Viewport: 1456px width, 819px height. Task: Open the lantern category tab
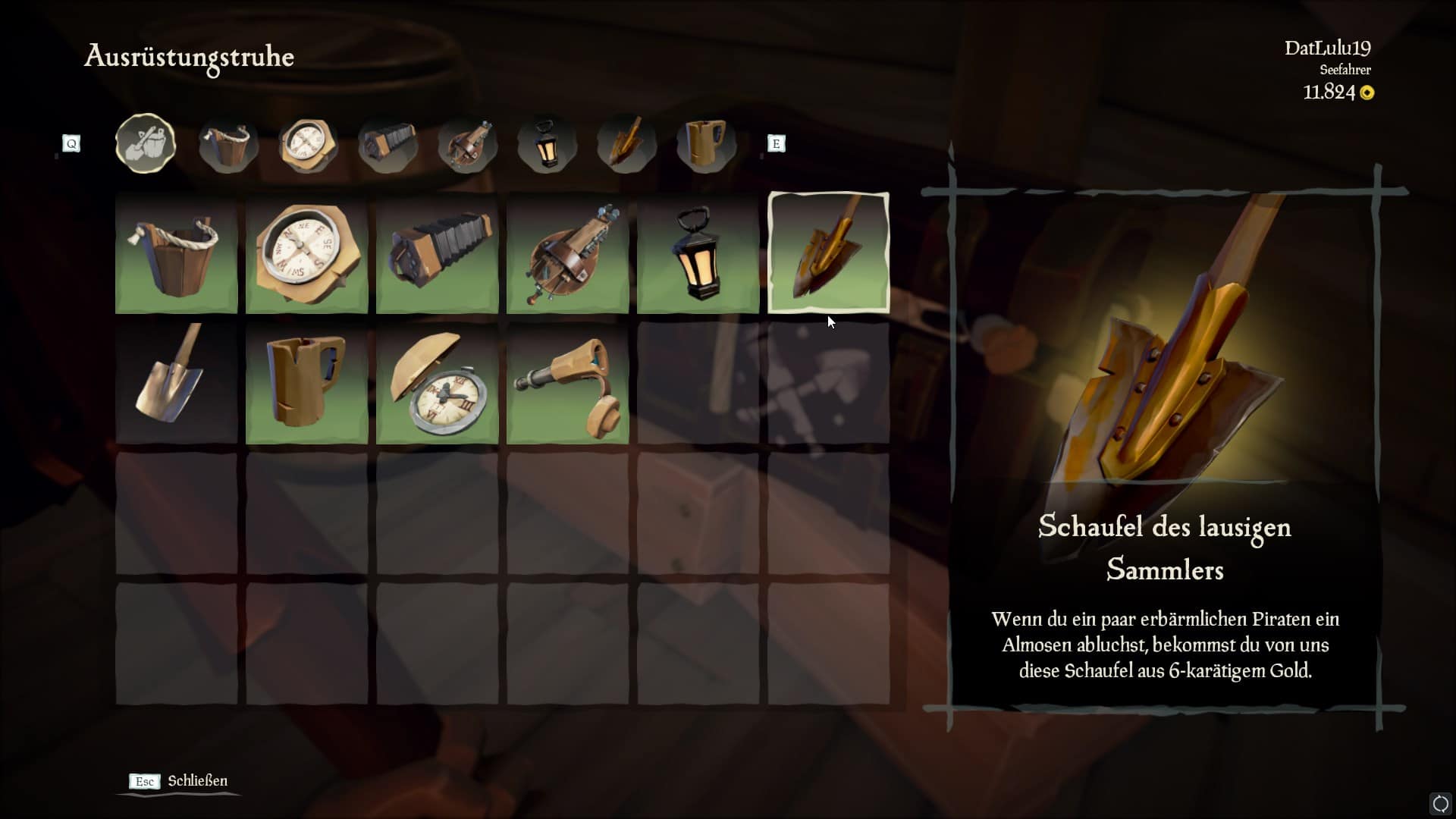tap(547, 144)
